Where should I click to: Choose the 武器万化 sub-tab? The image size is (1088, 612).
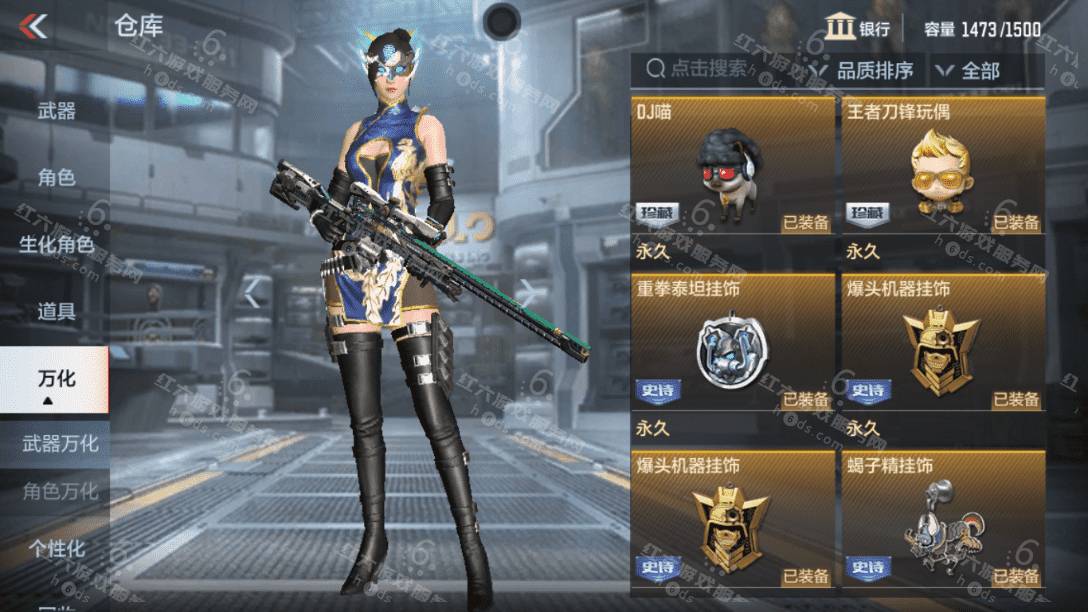coord(60,443)
